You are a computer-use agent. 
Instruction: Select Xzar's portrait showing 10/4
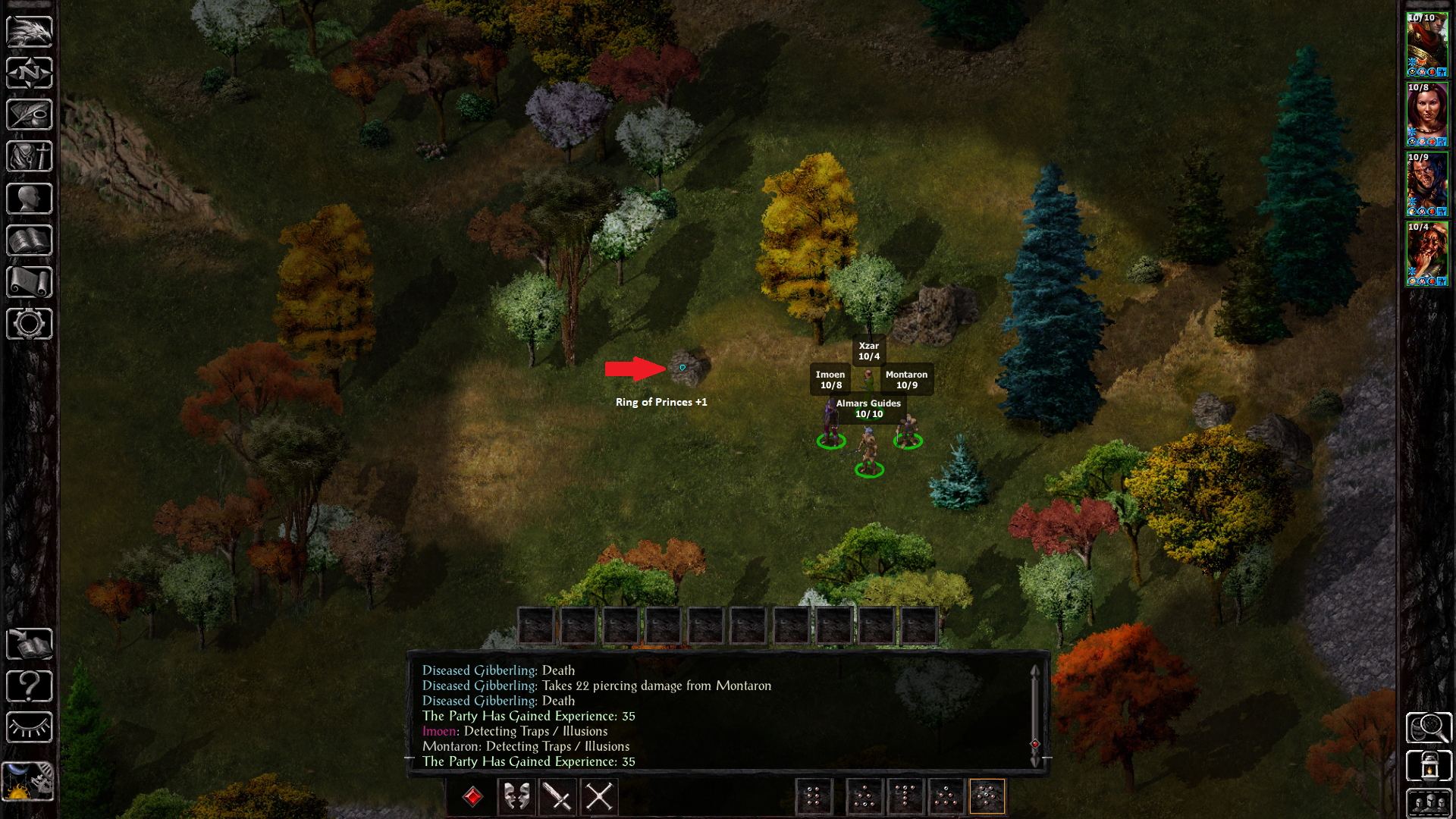pos(1427,254)
